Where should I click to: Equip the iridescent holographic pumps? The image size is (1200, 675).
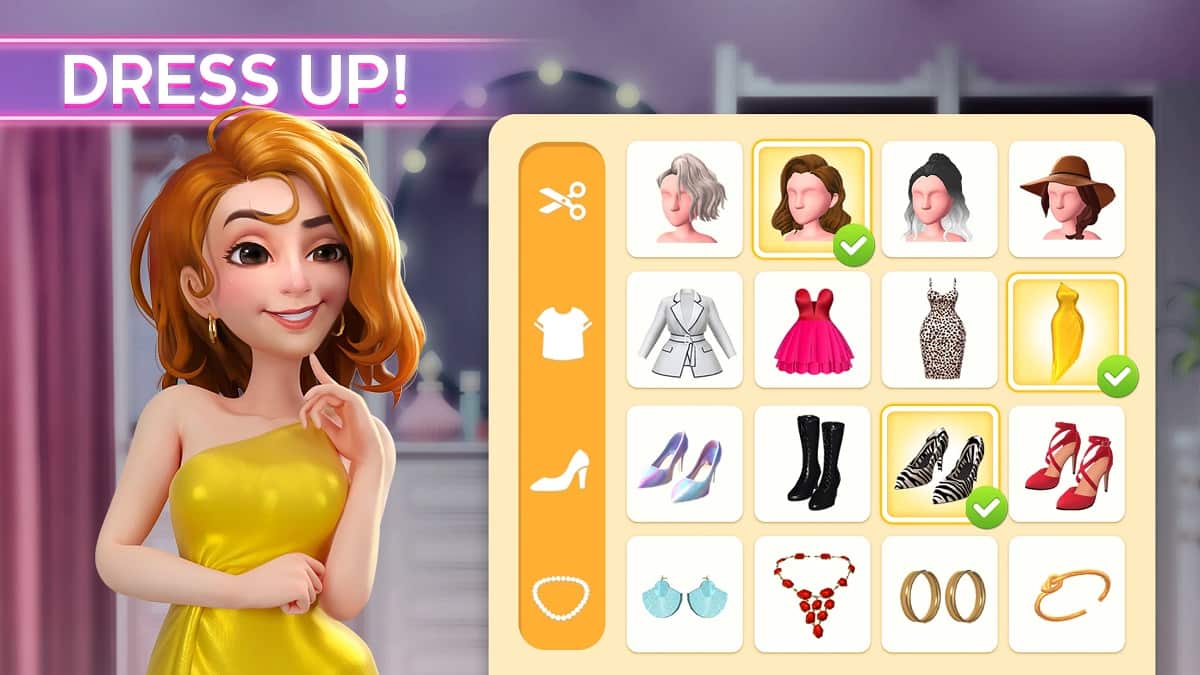click(685, 464)
